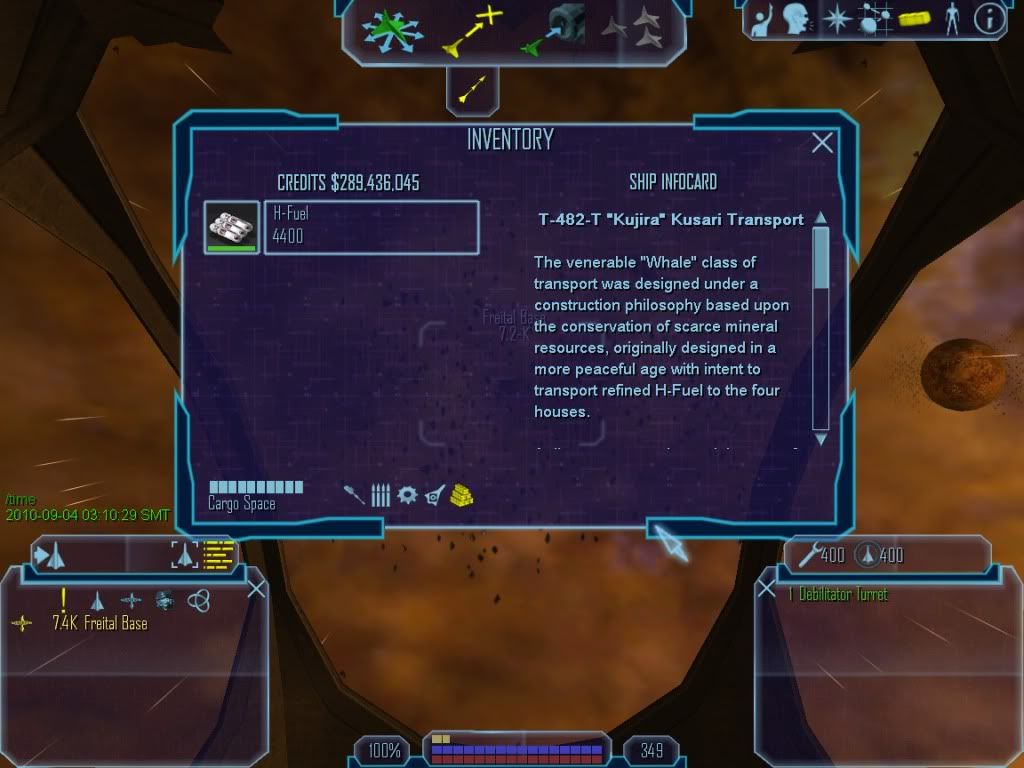The height and width of the screenshot is (768, 1024).
Task: Filter inventory by weapons
Action: [x=354, y=494]
